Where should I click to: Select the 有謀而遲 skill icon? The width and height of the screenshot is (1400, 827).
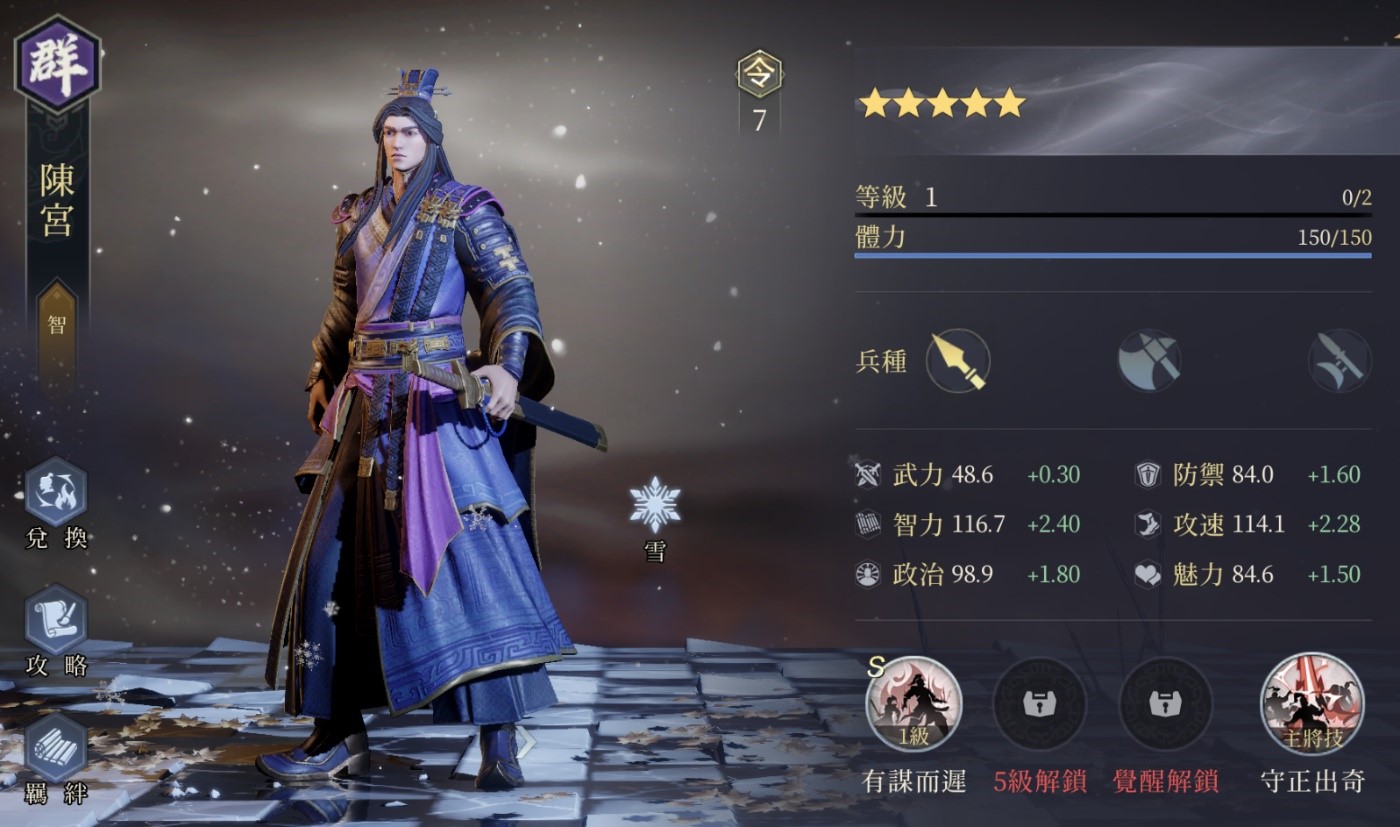pyautogui.click(x=913, y=705)
